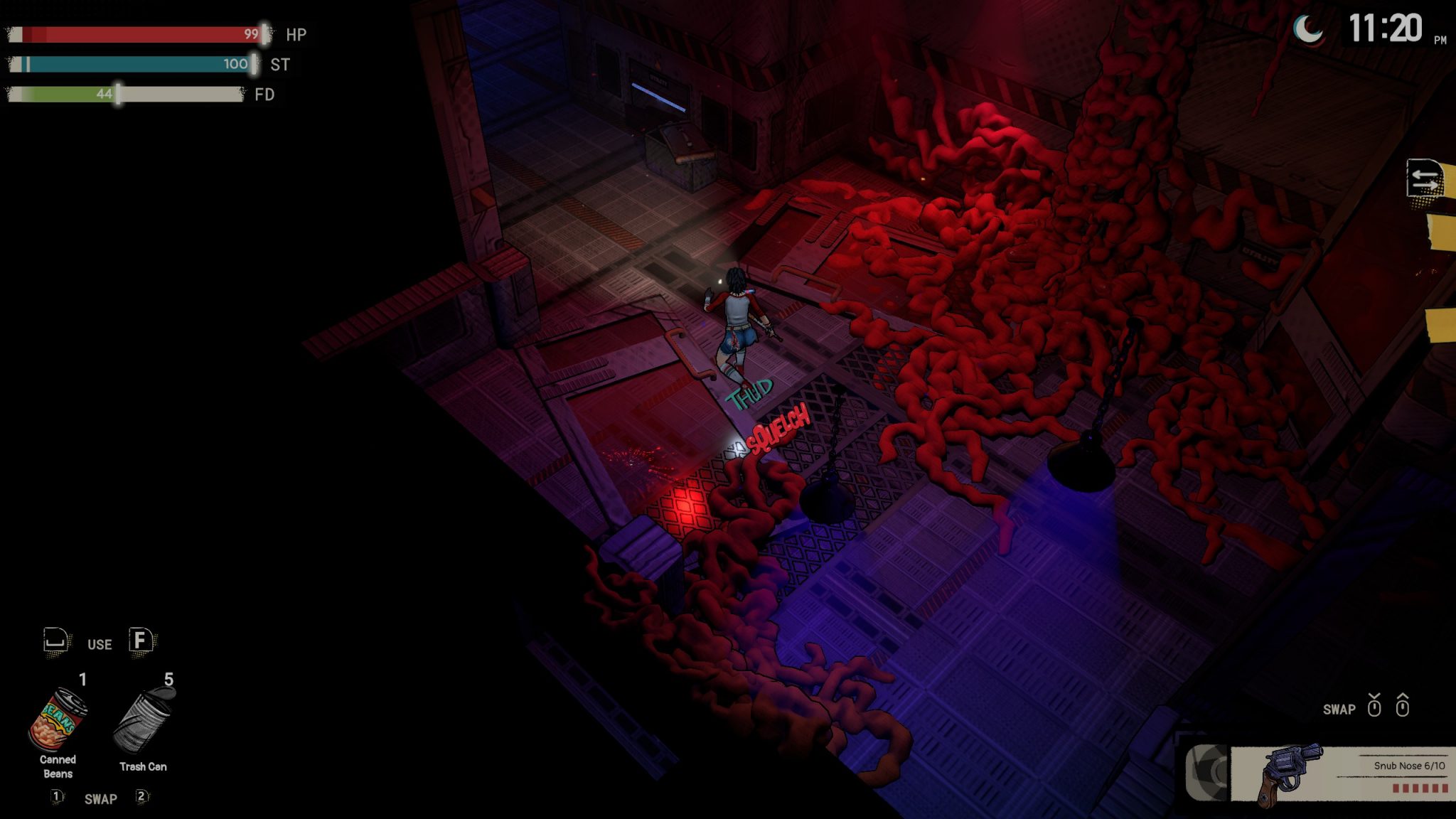Screen dimensions: 1456x819
Task: Open the swap-arrows side tab
Action: [x=1425, y=178]
